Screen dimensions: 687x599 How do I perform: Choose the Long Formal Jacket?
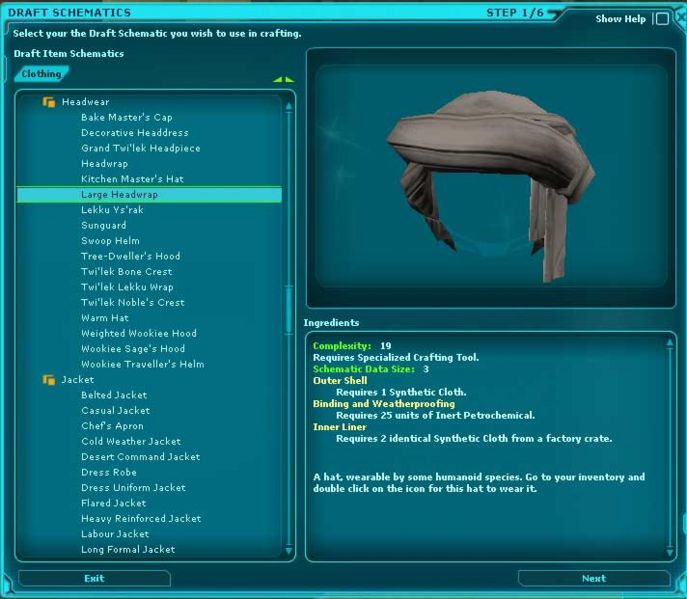(x=128, y=550)
